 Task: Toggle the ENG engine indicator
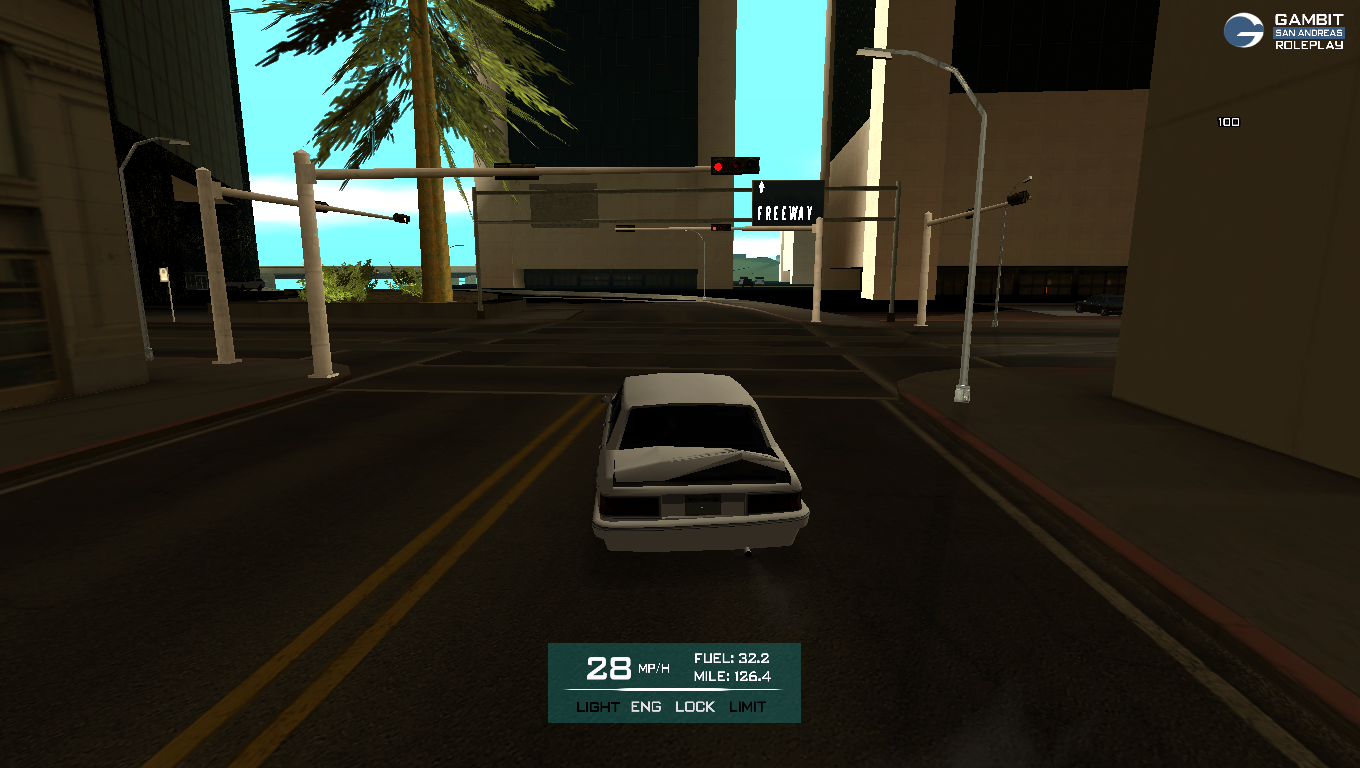click(646, 707)
